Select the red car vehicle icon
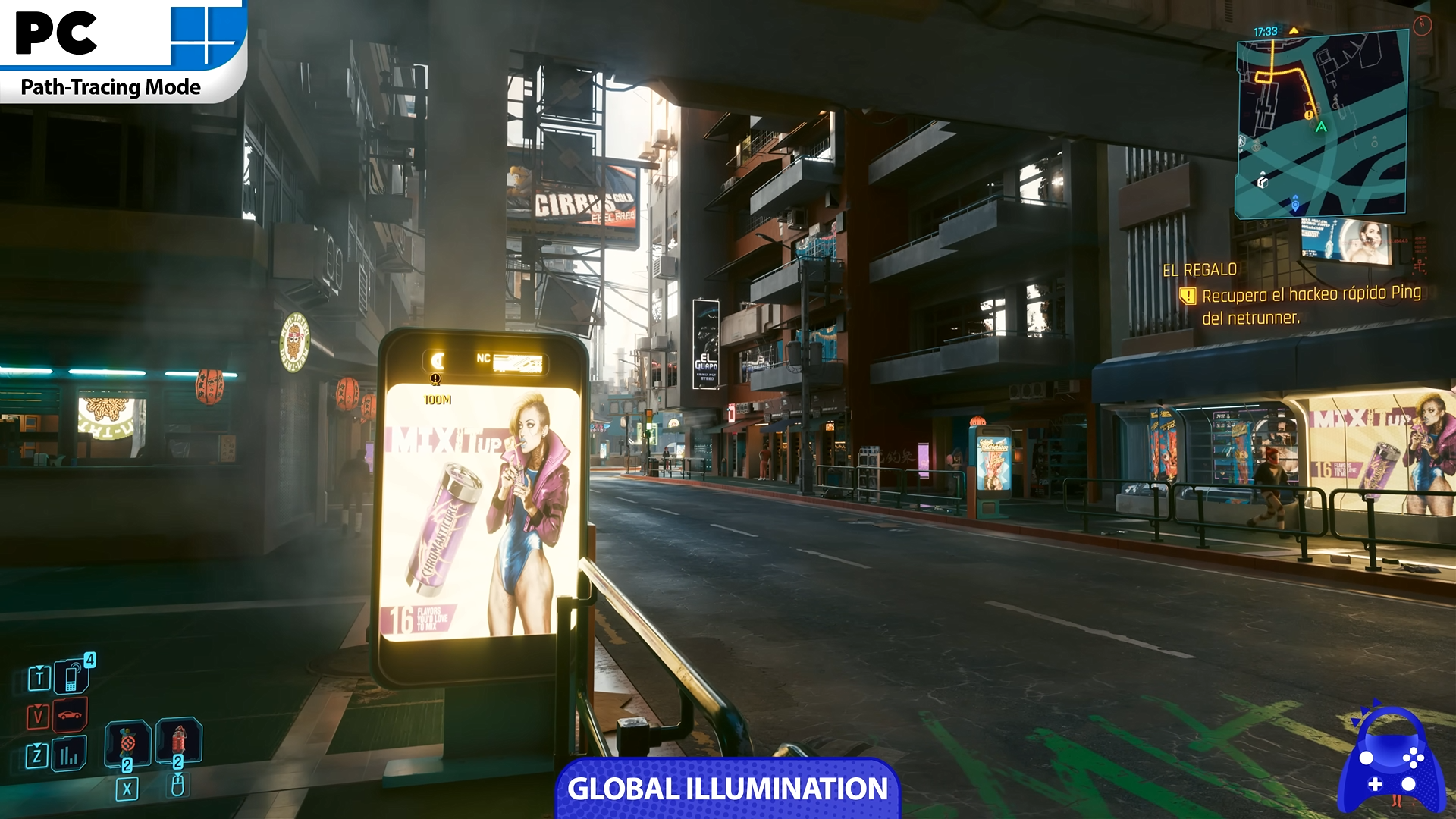 70,716
